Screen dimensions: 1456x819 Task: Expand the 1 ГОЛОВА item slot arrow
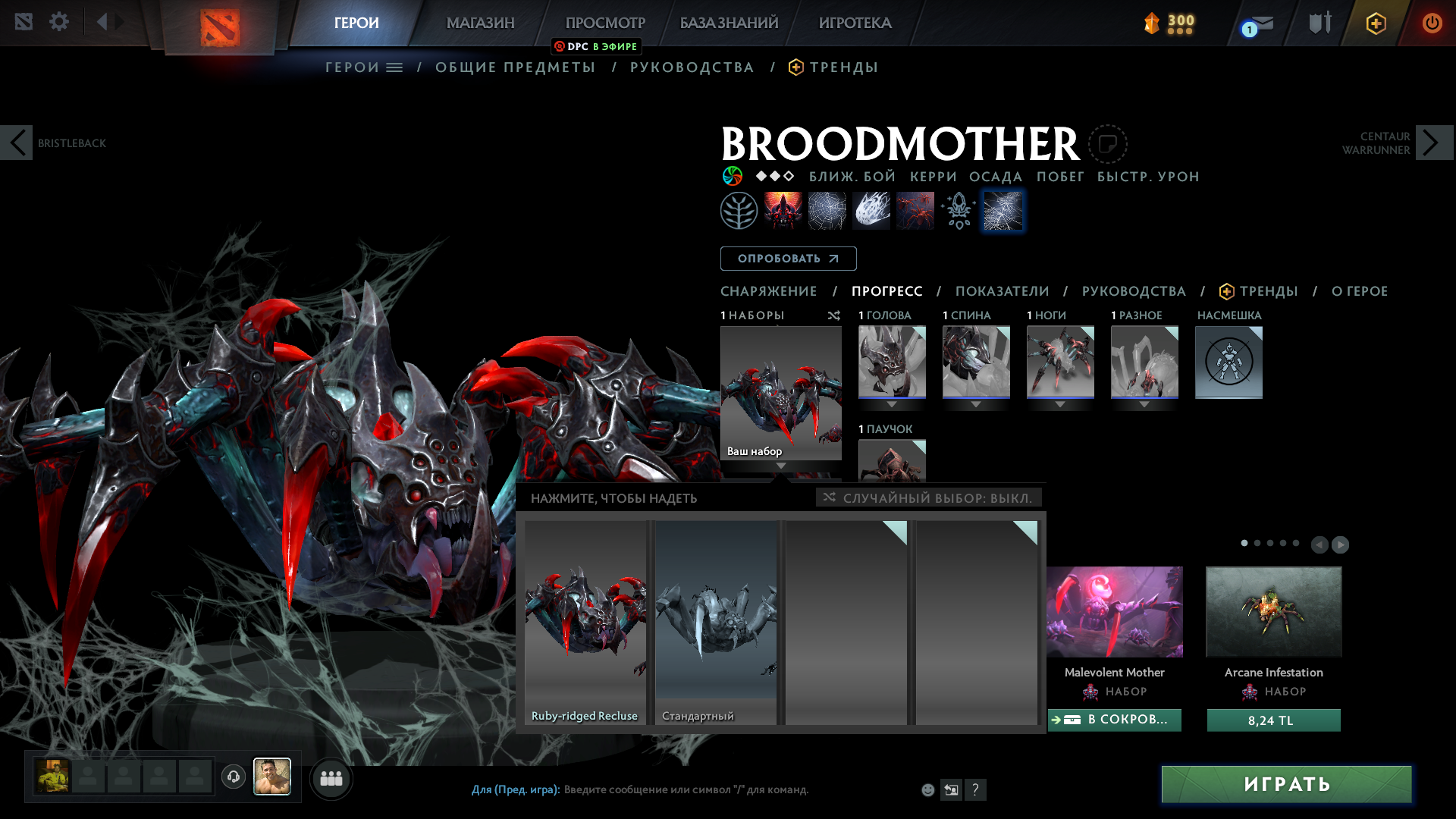(892, 404)
